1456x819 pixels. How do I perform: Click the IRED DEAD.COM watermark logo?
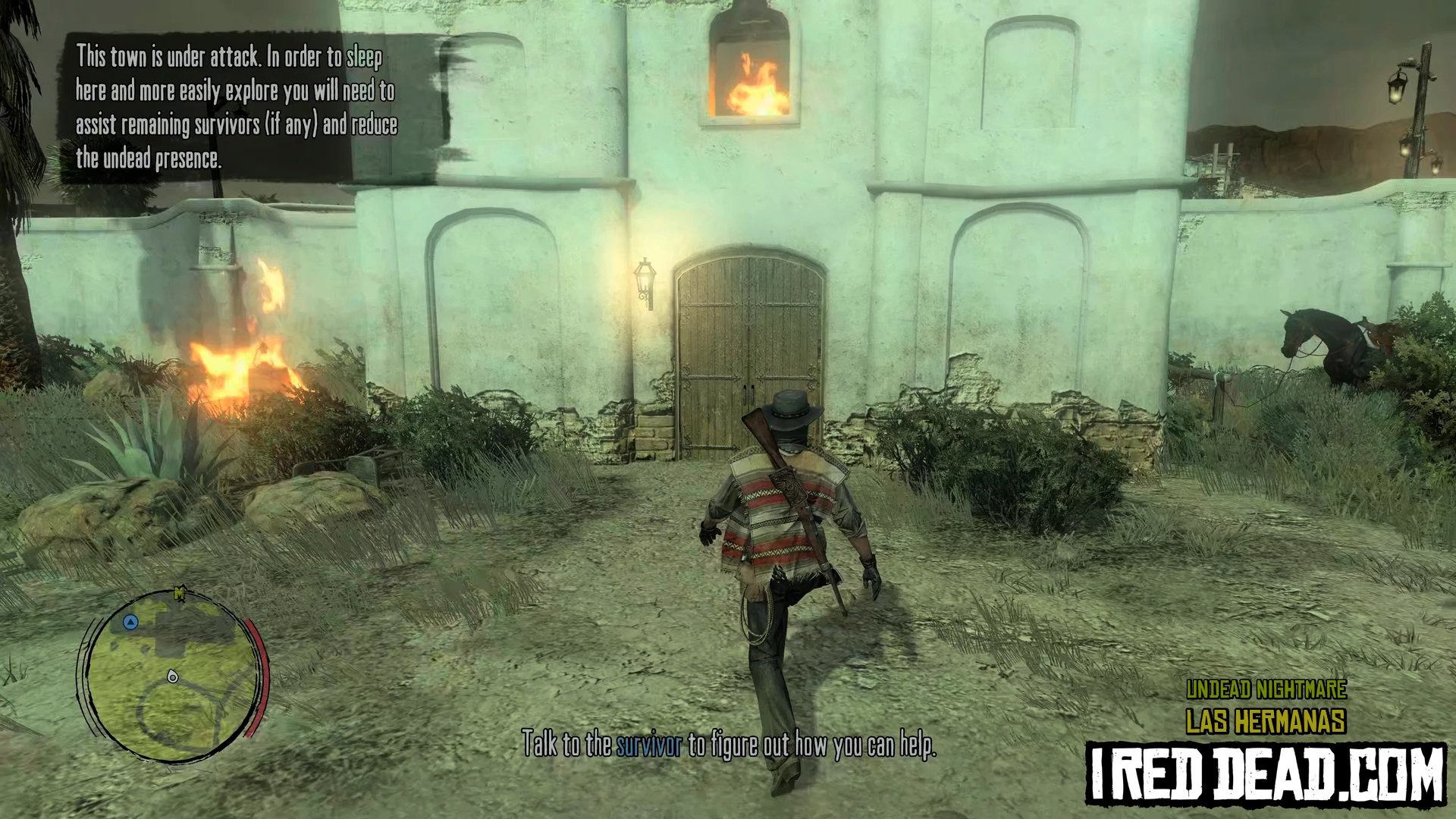tap(1266, 774)
